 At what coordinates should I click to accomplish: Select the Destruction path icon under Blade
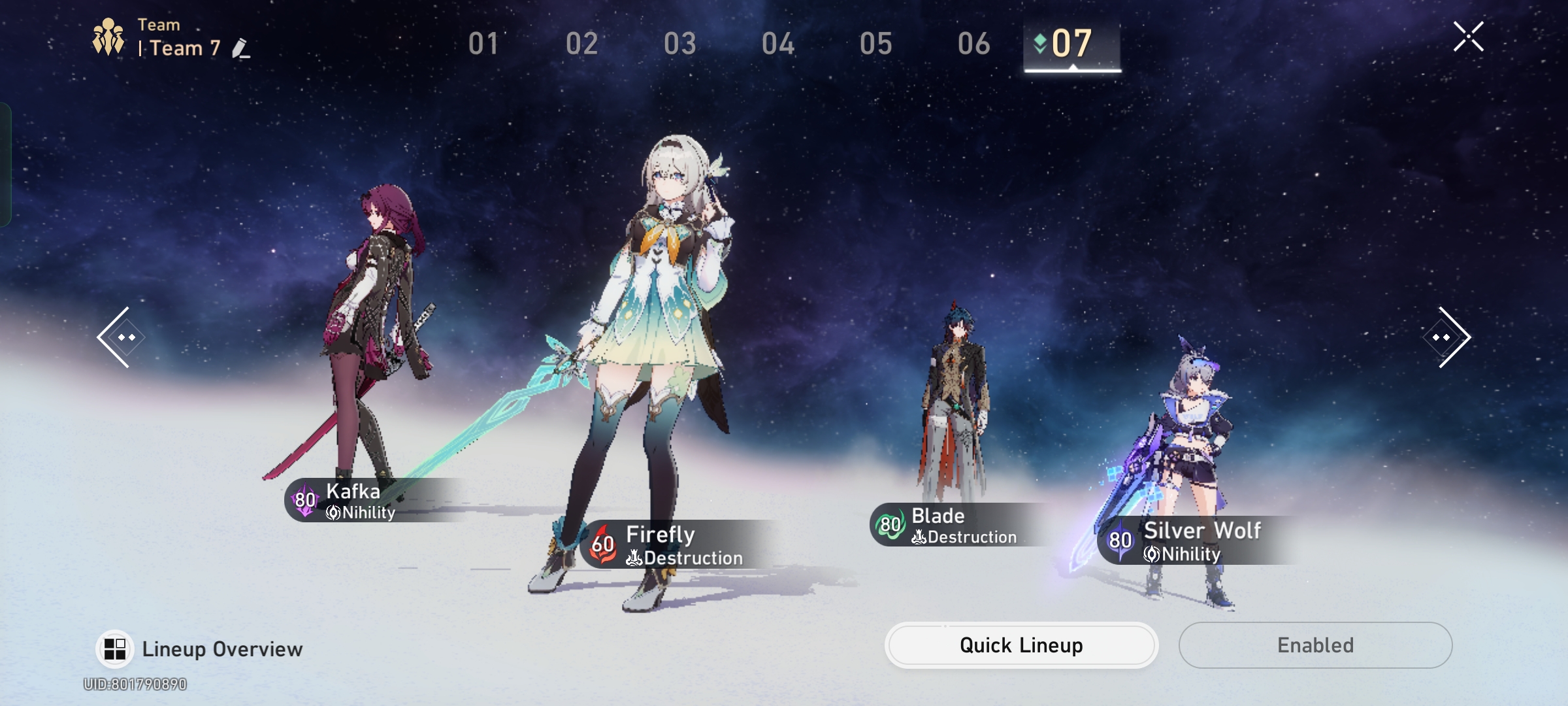pyautogui.click(x=919, y=537)
